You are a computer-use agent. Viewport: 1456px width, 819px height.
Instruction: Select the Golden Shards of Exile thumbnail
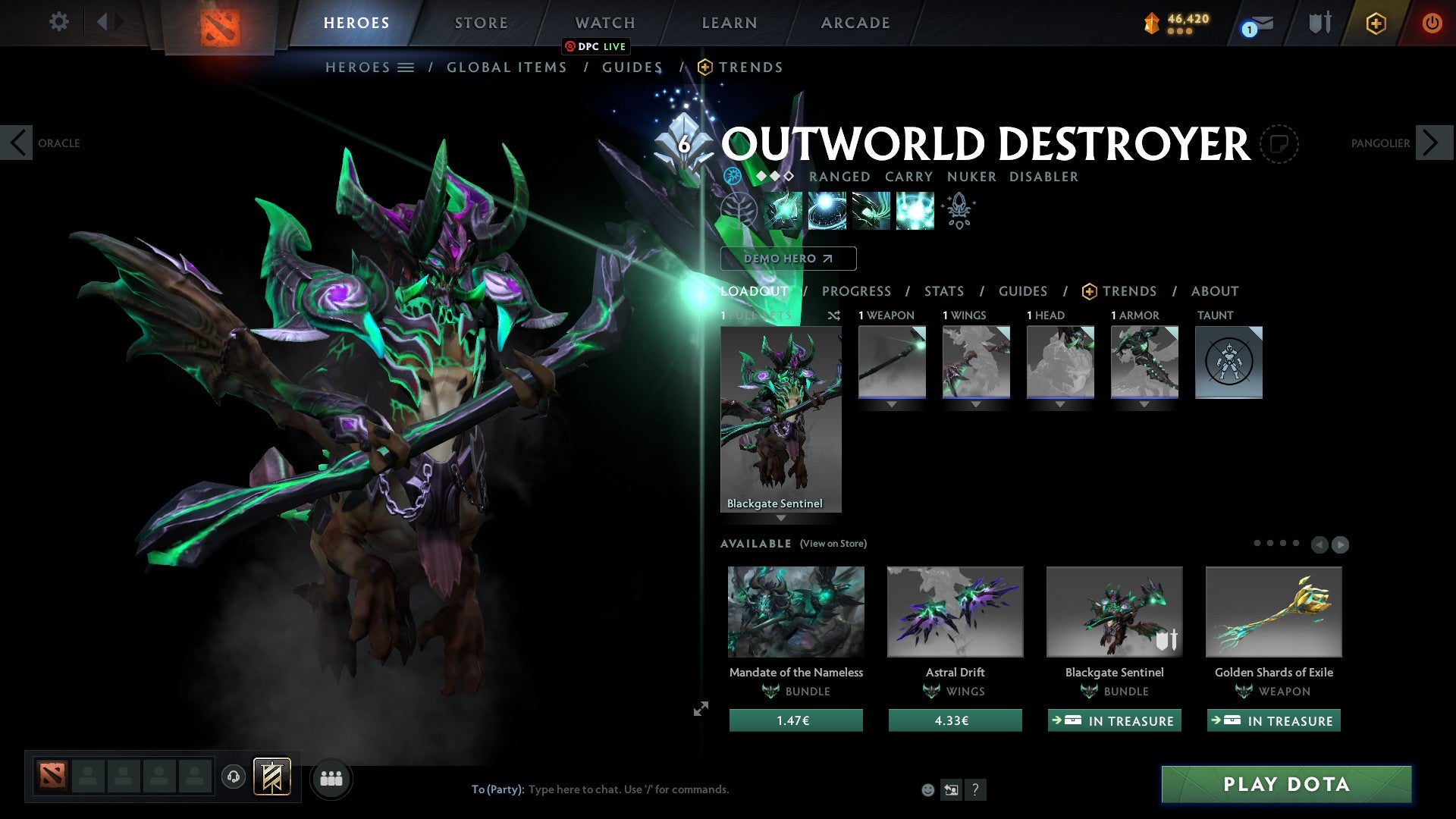point(1272,612)
